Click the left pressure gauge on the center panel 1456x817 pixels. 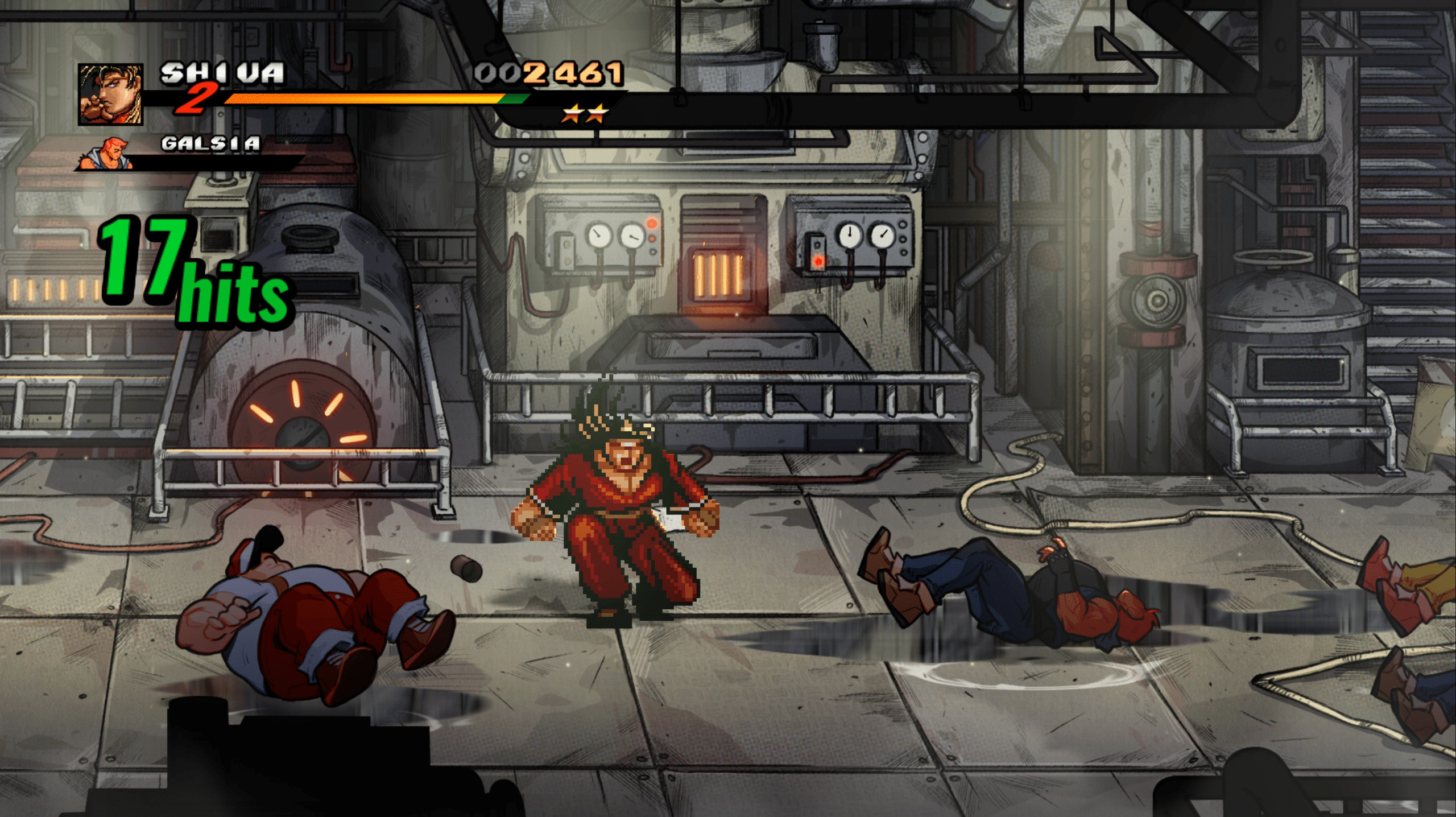point(599,234)
